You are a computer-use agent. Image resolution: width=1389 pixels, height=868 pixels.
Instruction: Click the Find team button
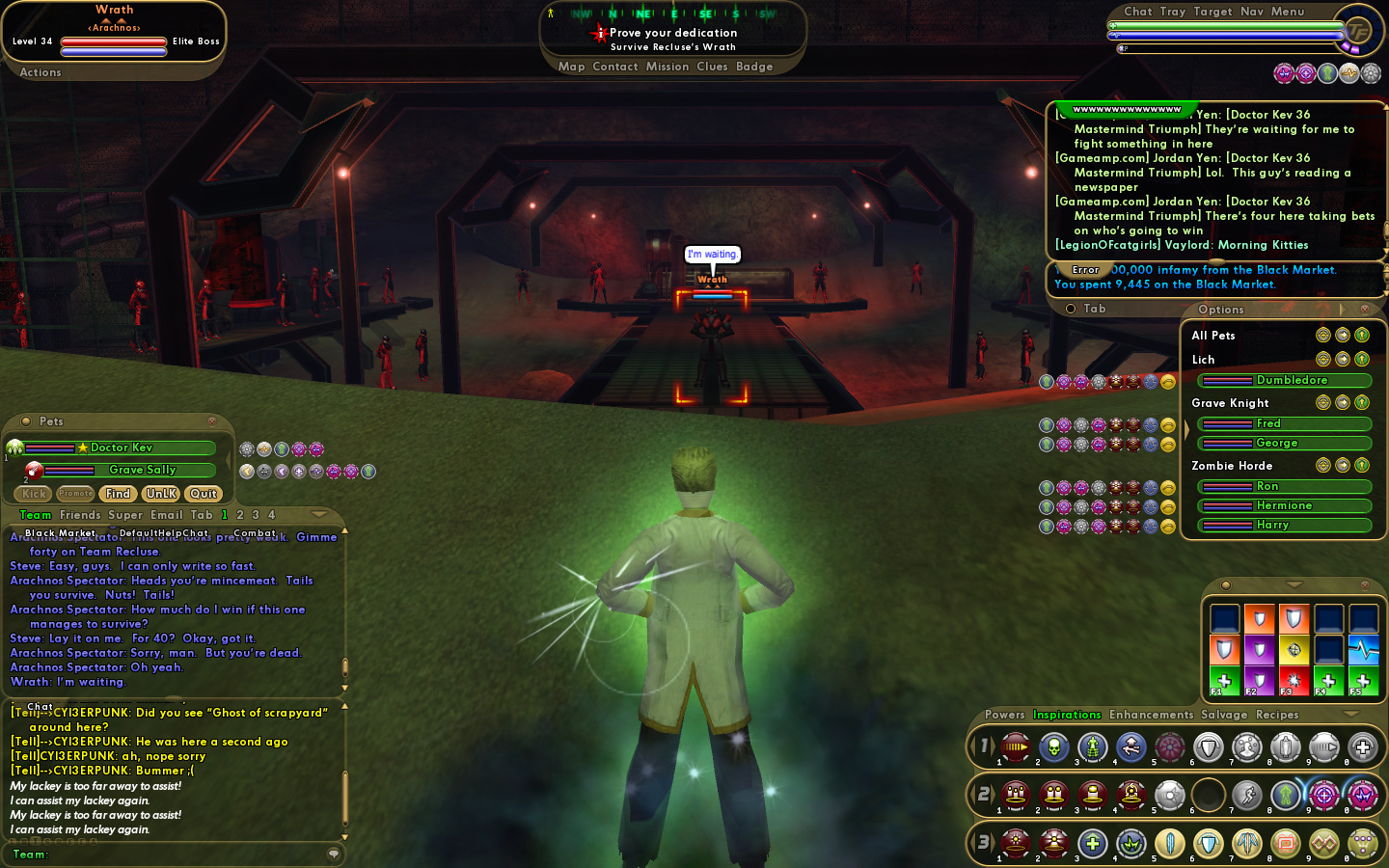tap(118, 494)
